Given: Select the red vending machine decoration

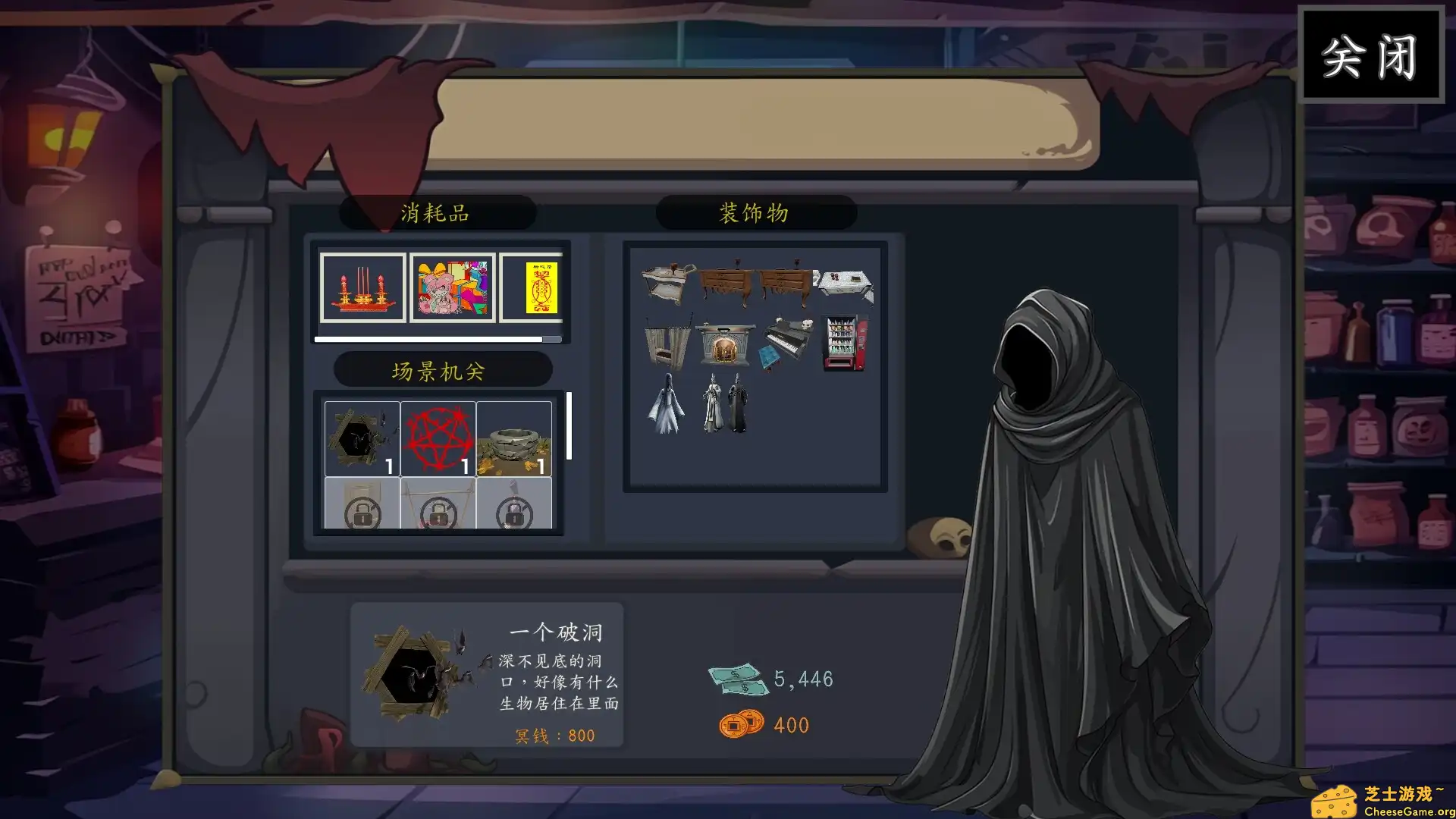Looking at the screenshot, I should (x=844, y=344).
